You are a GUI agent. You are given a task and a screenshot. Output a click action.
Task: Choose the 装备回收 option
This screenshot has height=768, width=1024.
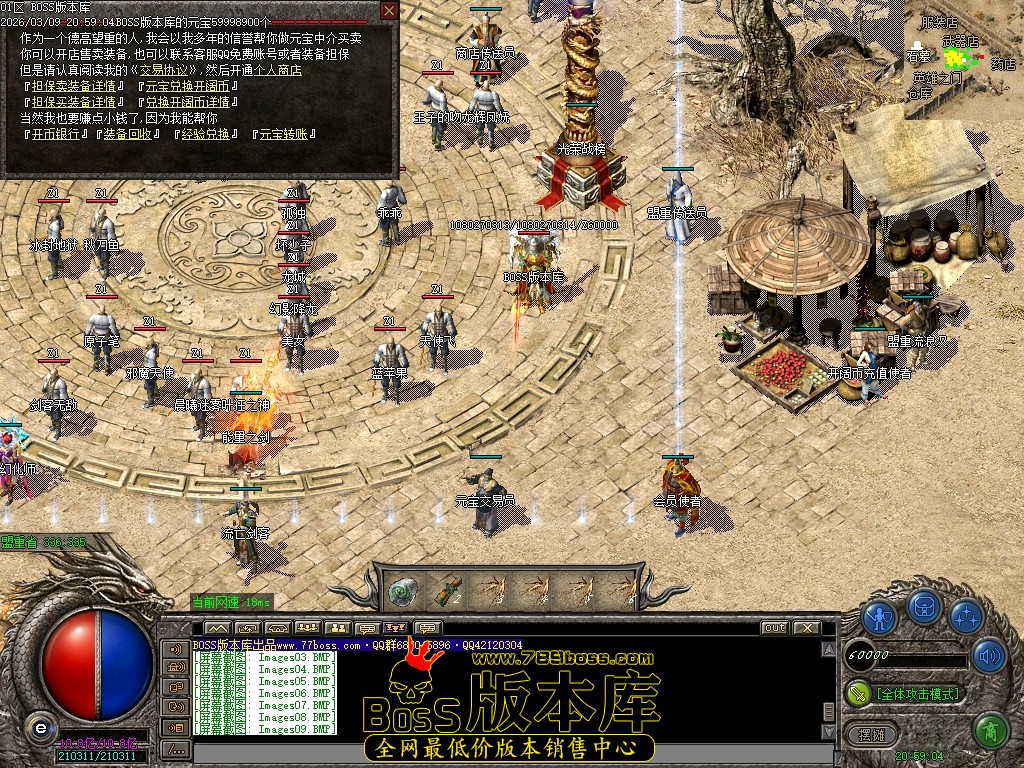(x=126, y=134)
